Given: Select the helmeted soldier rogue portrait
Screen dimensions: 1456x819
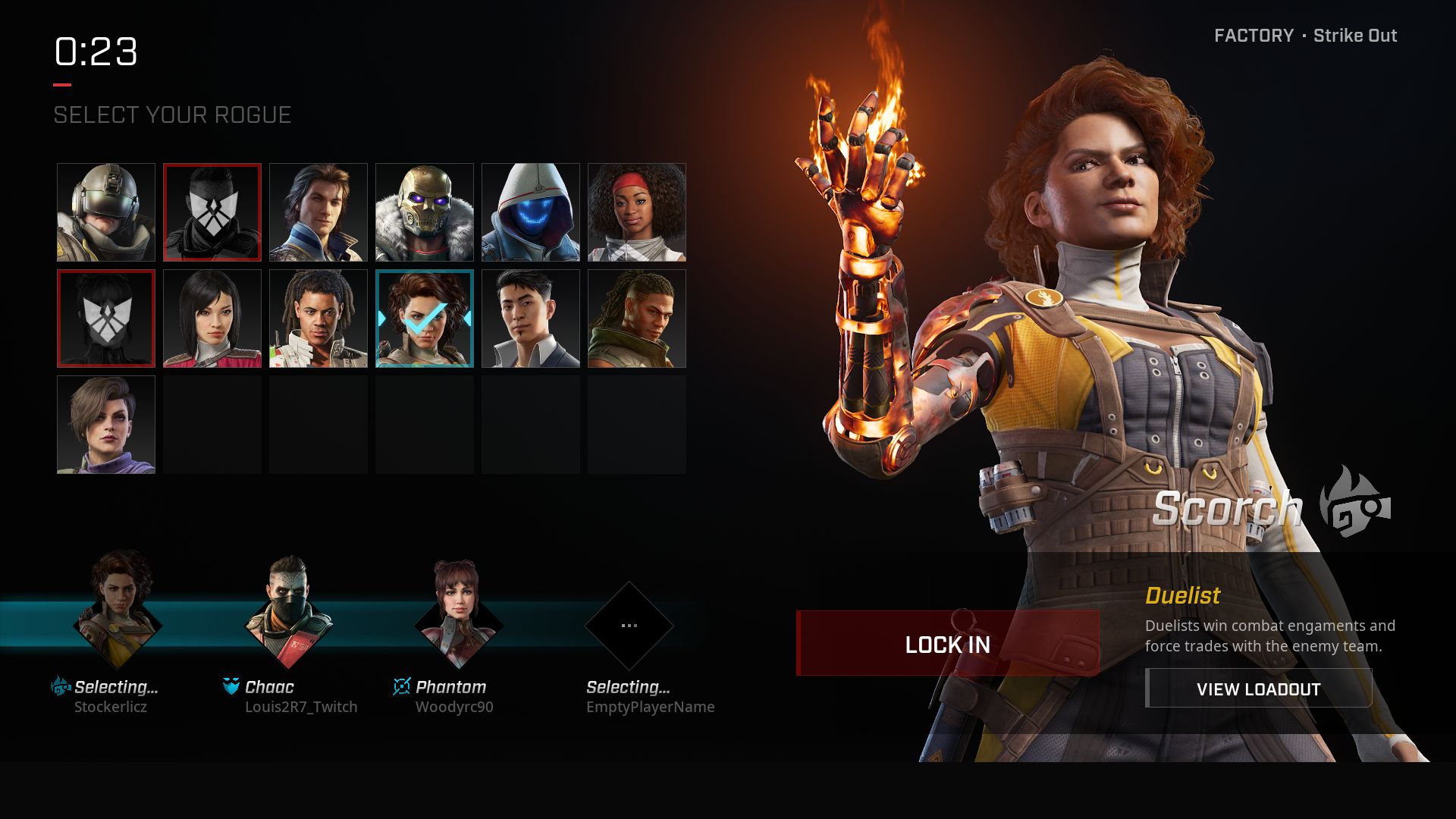Looking at the screenshot, I should 106,212.
